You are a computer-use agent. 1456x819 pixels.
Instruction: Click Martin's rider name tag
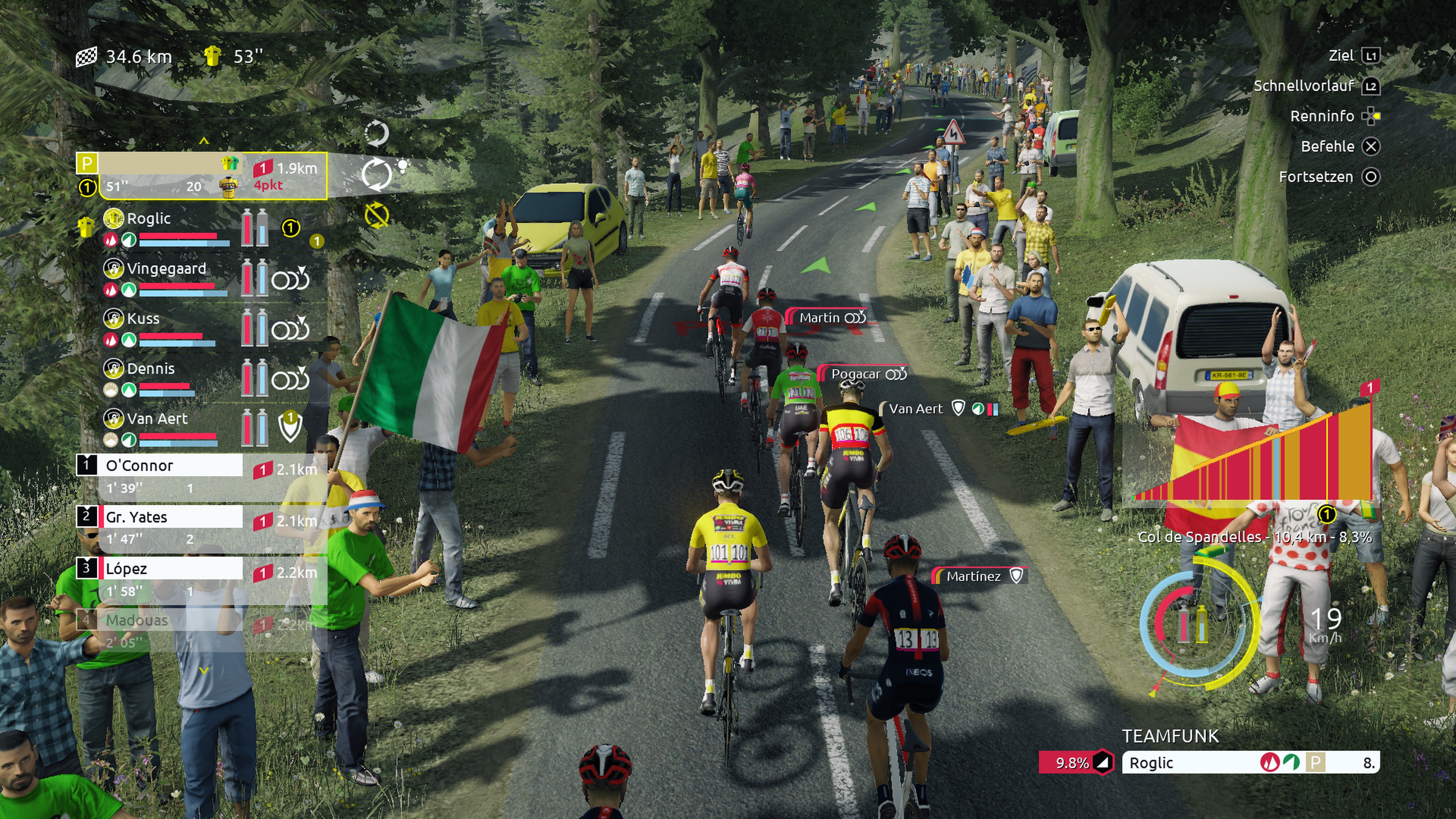(828, 318)
